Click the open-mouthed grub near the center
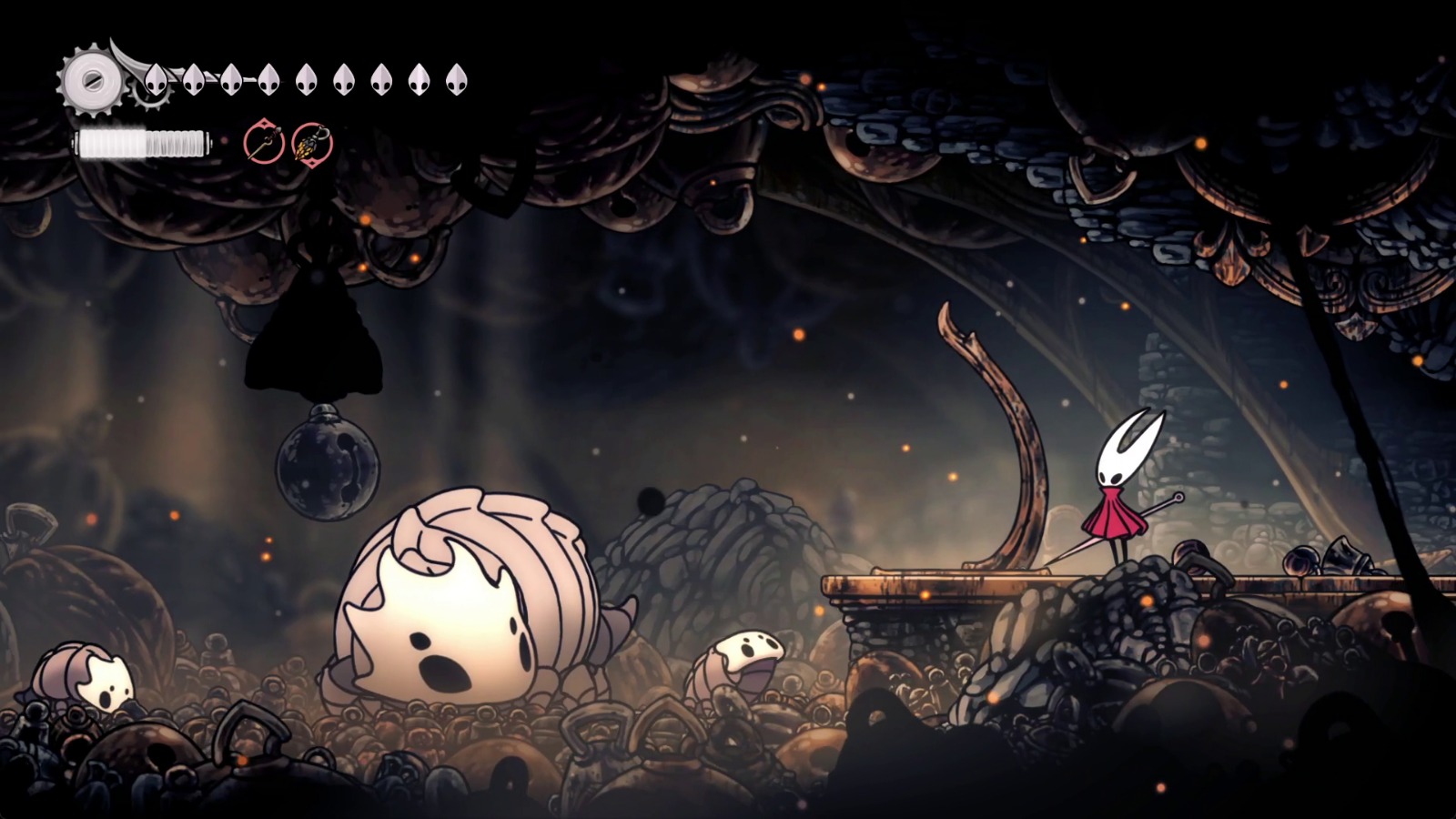 746,660
